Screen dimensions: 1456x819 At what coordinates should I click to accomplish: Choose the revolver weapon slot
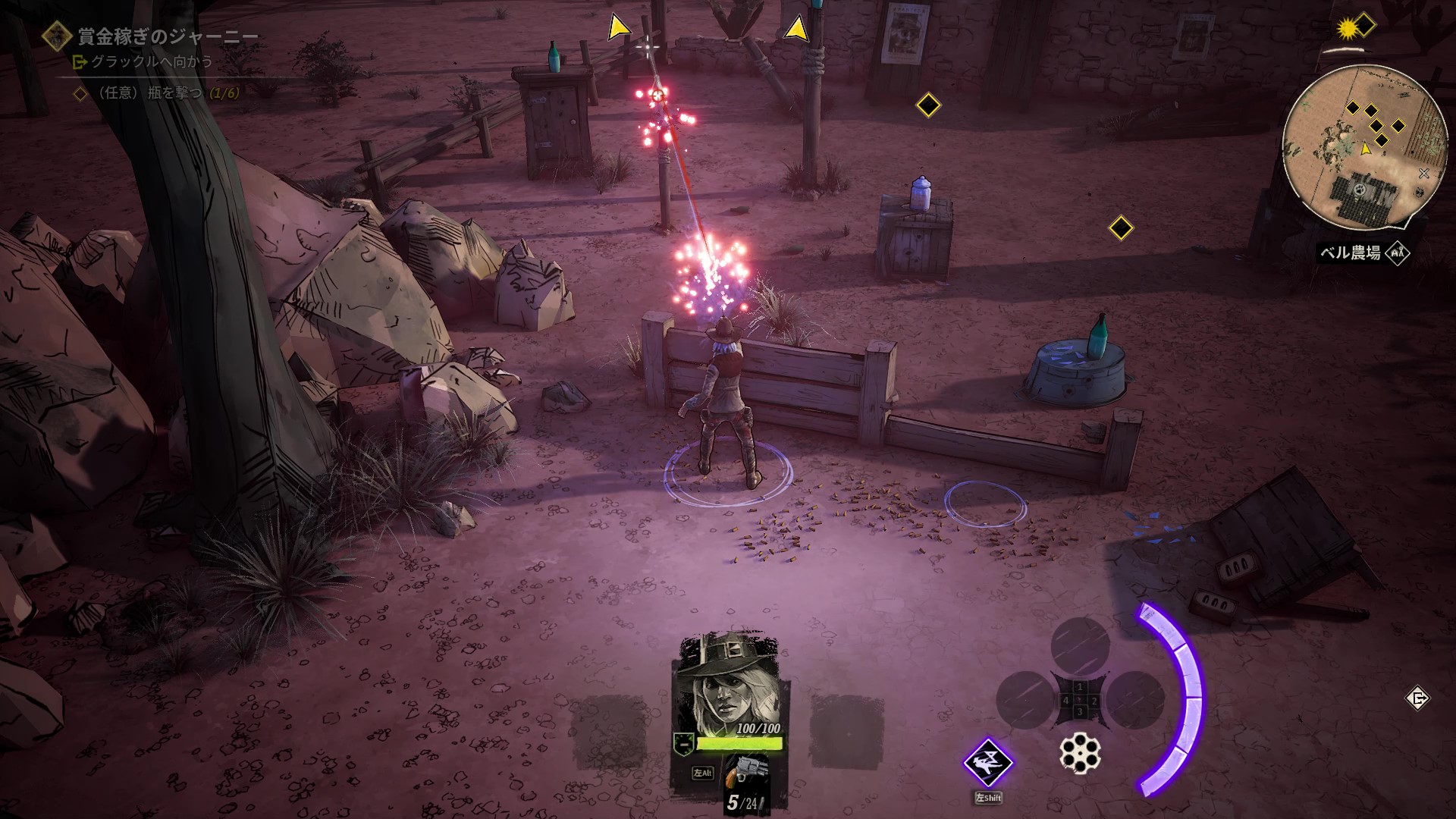(742, 773)
